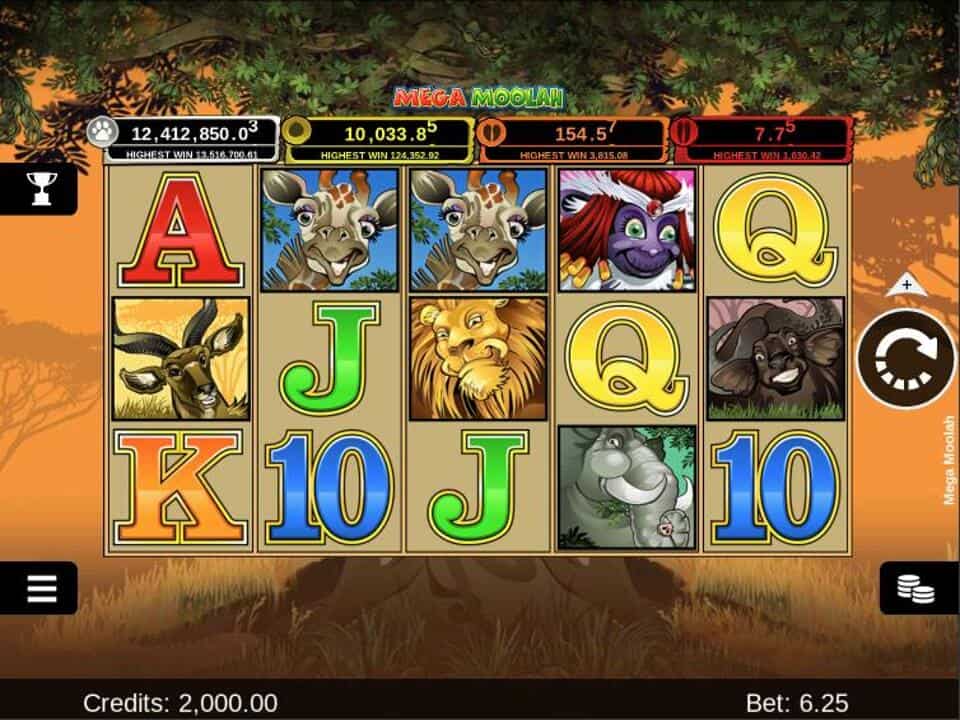
Task: Open the trophy achievements panel
Action: [40, 187]
